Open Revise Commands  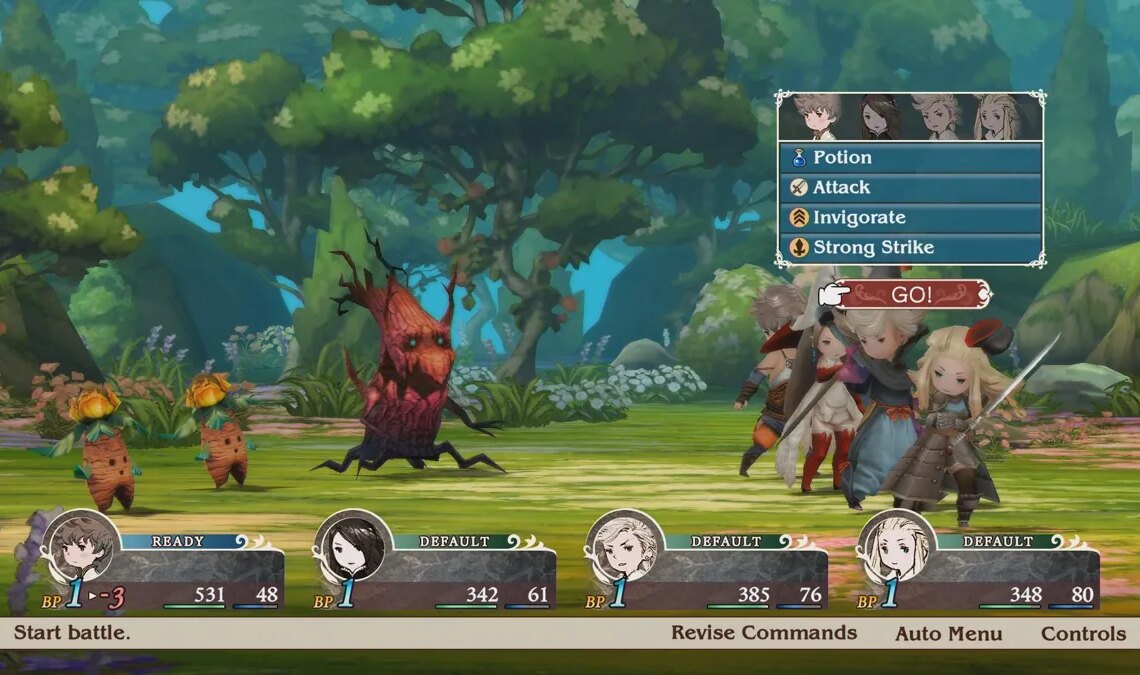click(763, 633)
